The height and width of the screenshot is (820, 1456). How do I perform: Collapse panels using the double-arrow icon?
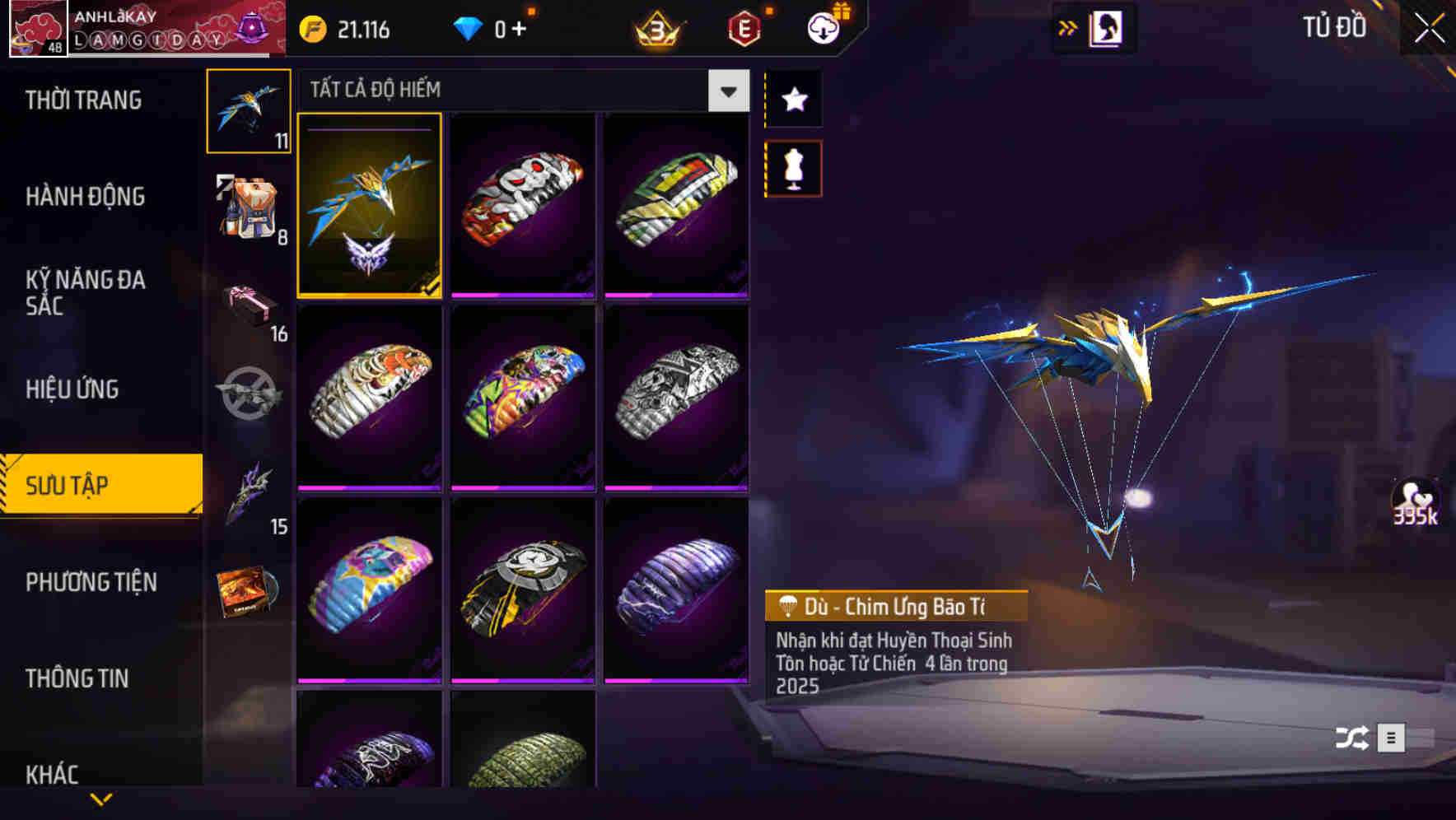click(1068, 26)
